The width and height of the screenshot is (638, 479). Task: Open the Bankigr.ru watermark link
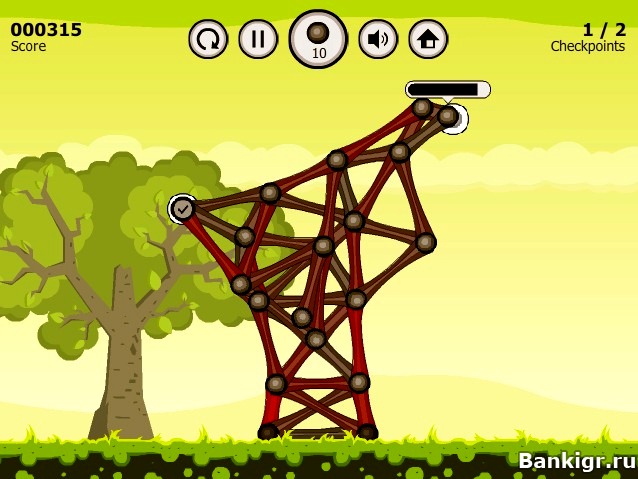point(576,460)
